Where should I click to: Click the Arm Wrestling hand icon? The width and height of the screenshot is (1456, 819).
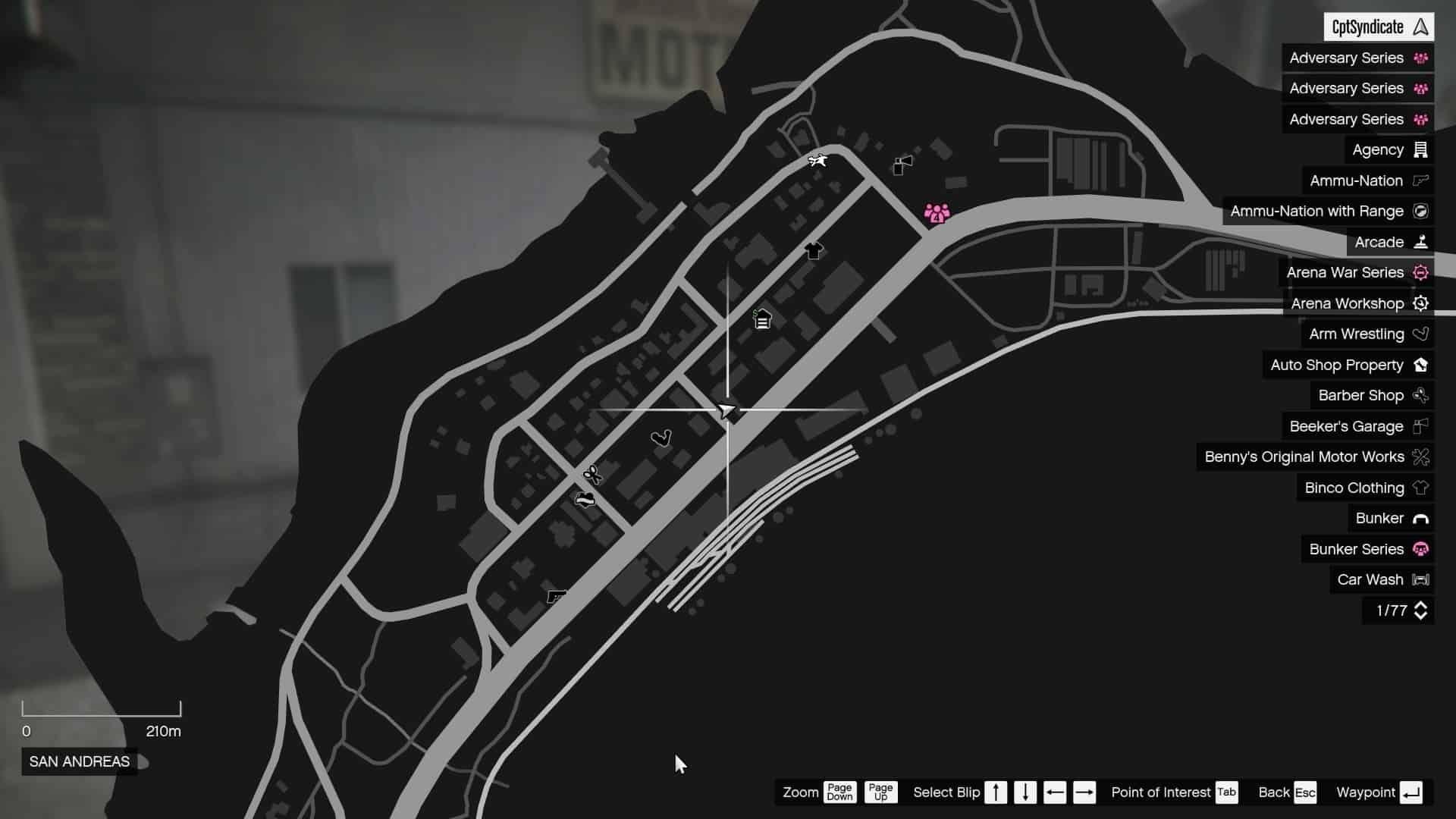1421,334
